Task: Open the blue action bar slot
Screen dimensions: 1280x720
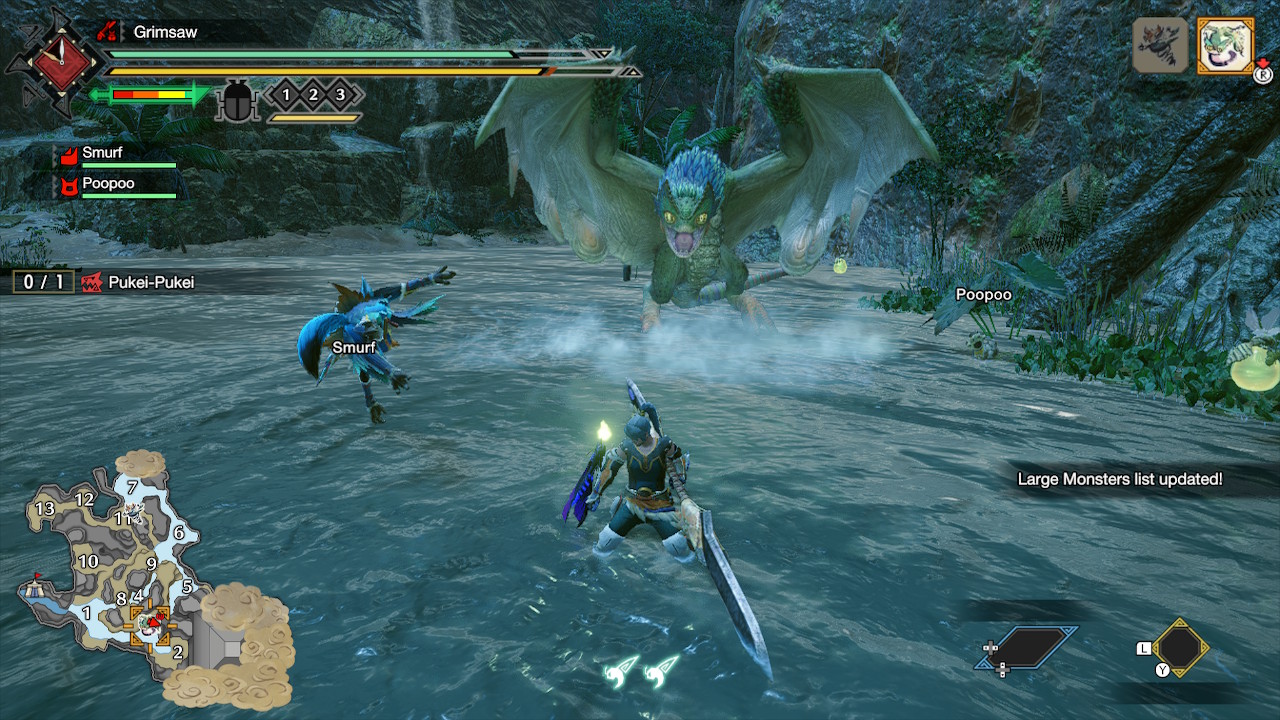Action: (x=1028, y=648)
